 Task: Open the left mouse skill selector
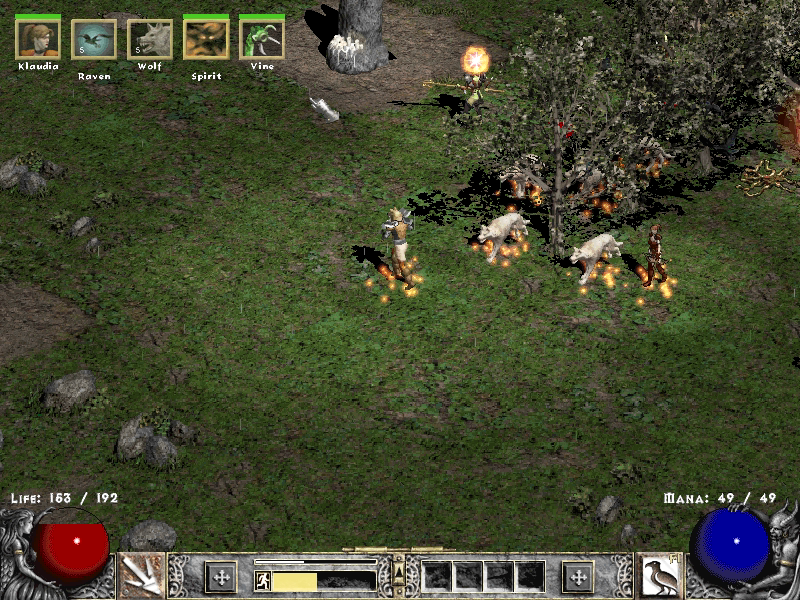click(140, 575)
